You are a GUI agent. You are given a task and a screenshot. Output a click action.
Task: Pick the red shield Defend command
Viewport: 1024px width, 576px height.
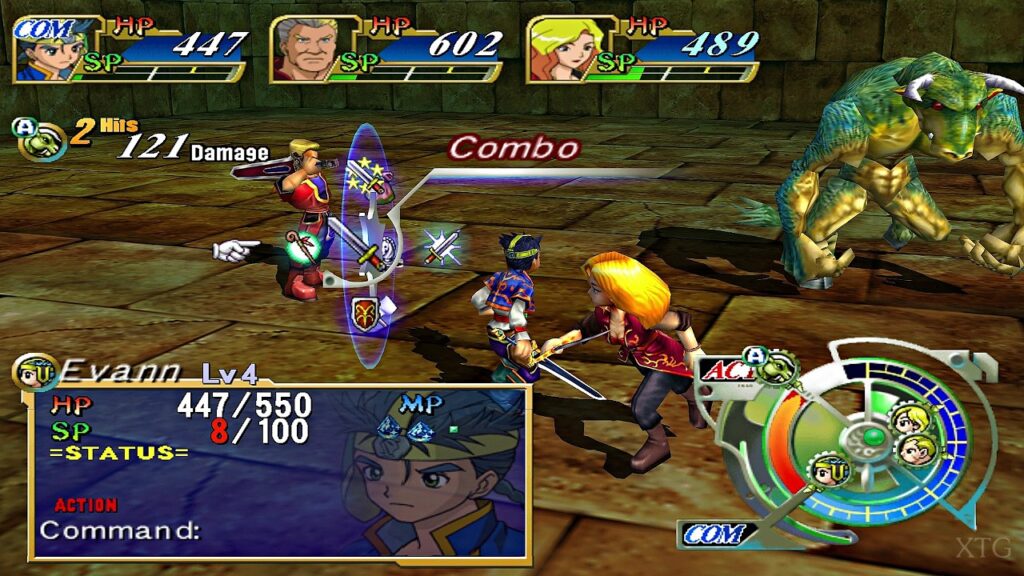click(363, 312)
